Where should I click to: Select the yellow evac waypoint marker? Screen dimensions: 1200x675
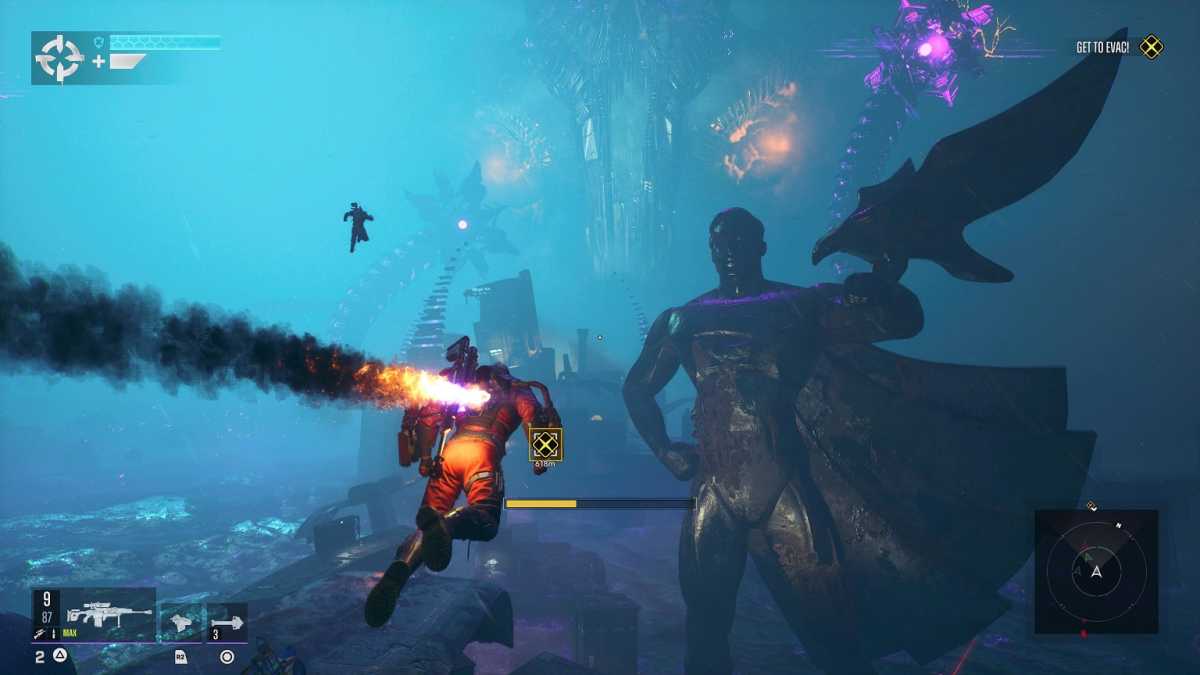coord(545,444)
